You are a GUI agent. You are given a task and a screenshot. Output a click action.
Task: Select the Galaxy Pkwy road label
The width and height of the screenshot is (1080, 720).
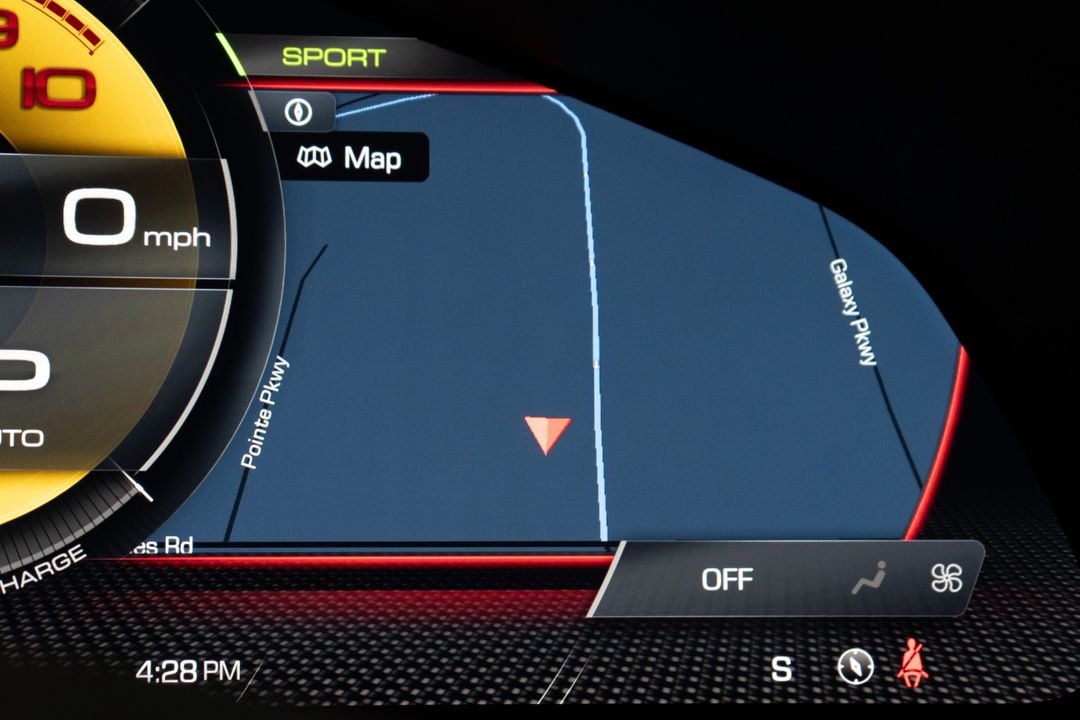(x=851, y=312)
